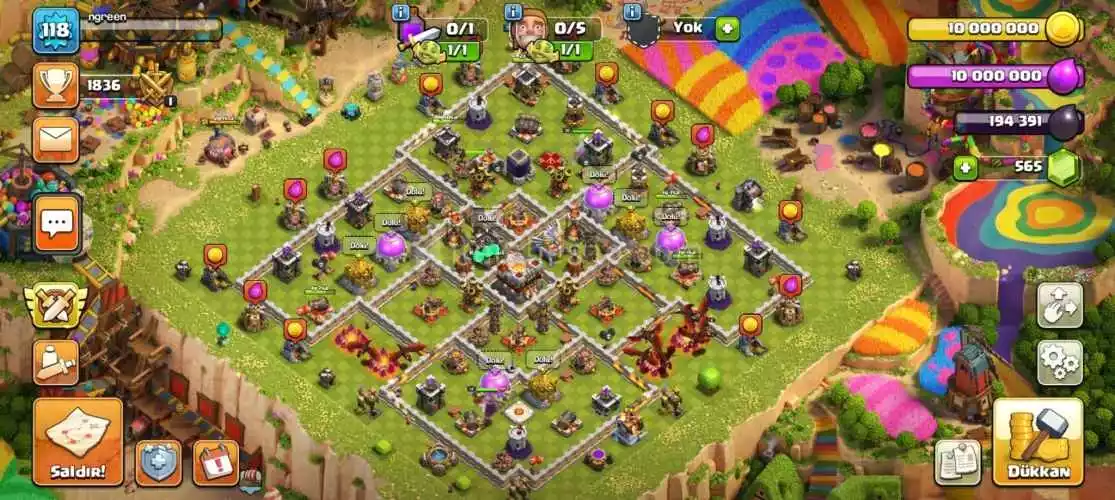The height and width of the screenshot is (500, 1115).
Task: Show info for the 0/1 builder
Action: 402,13
